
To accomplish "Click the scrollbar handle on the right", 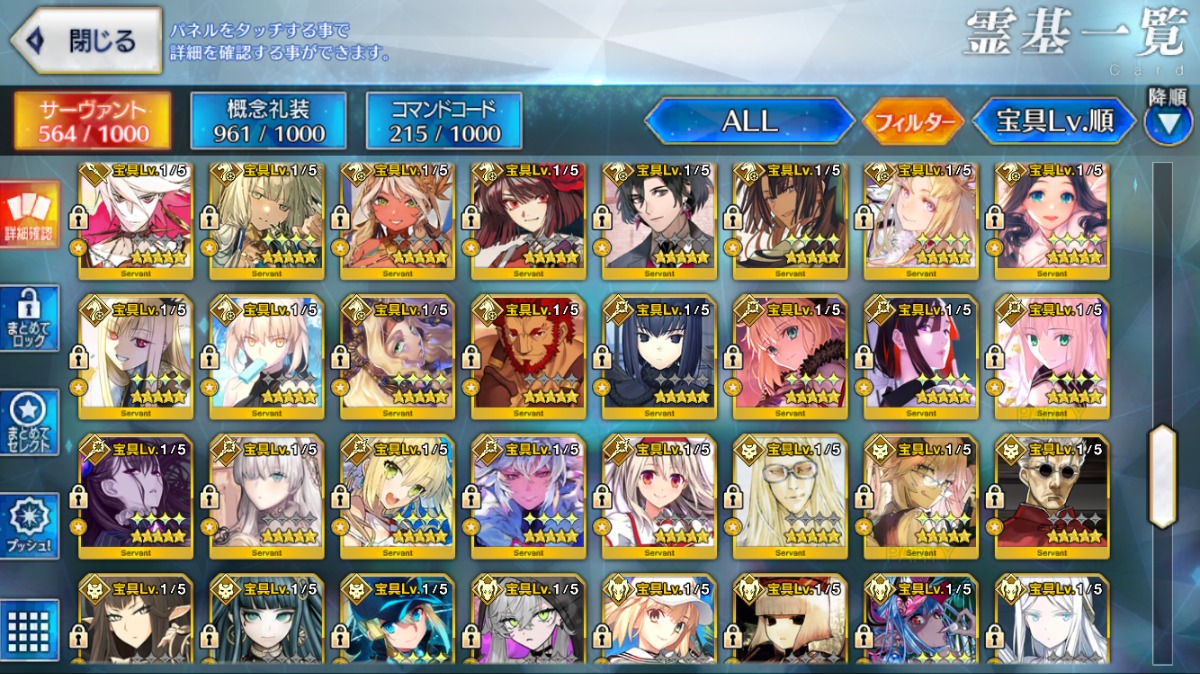I will [1162, 476].
